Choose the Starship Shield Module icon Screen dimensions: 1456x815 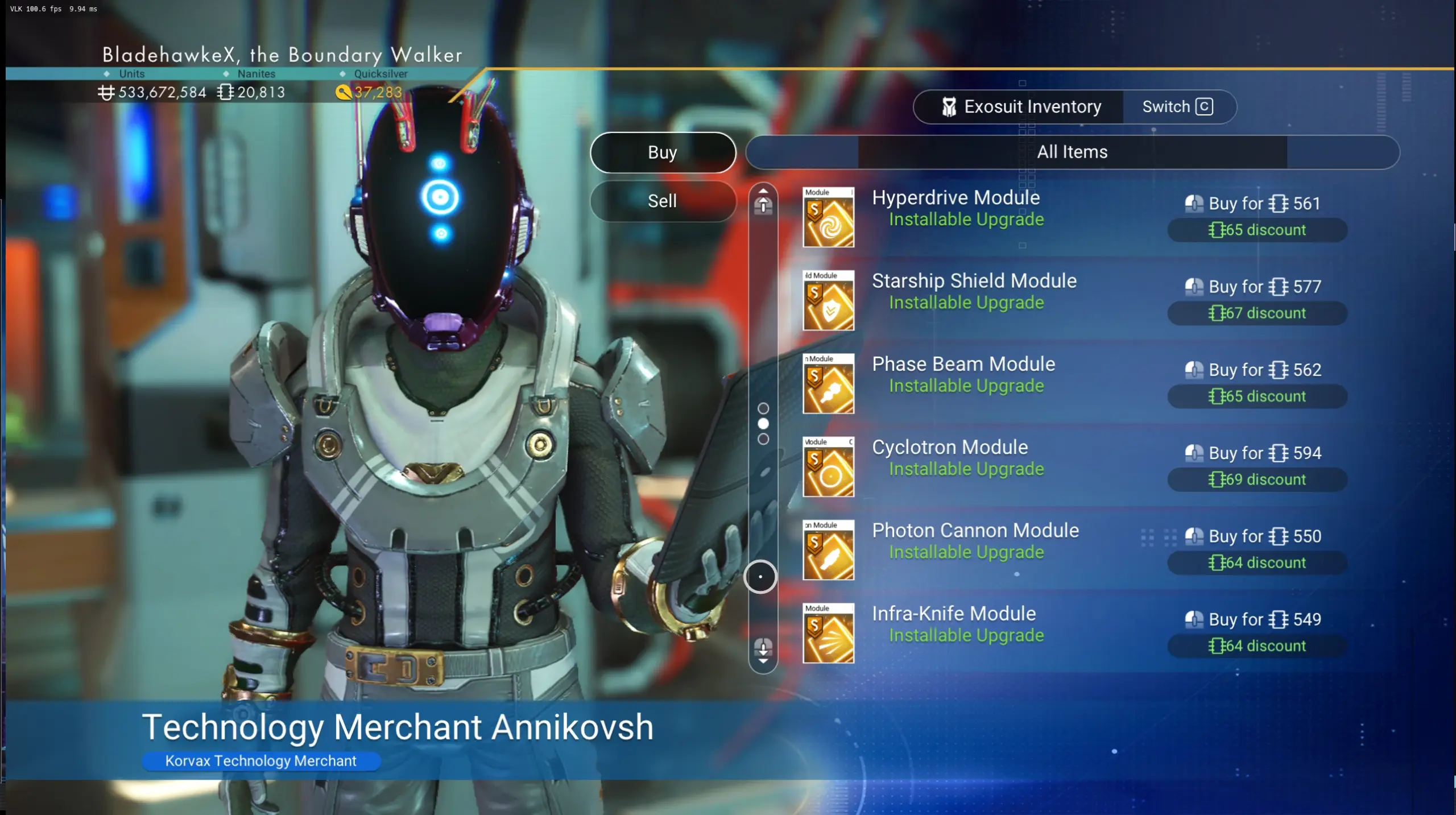pos(828,300)
